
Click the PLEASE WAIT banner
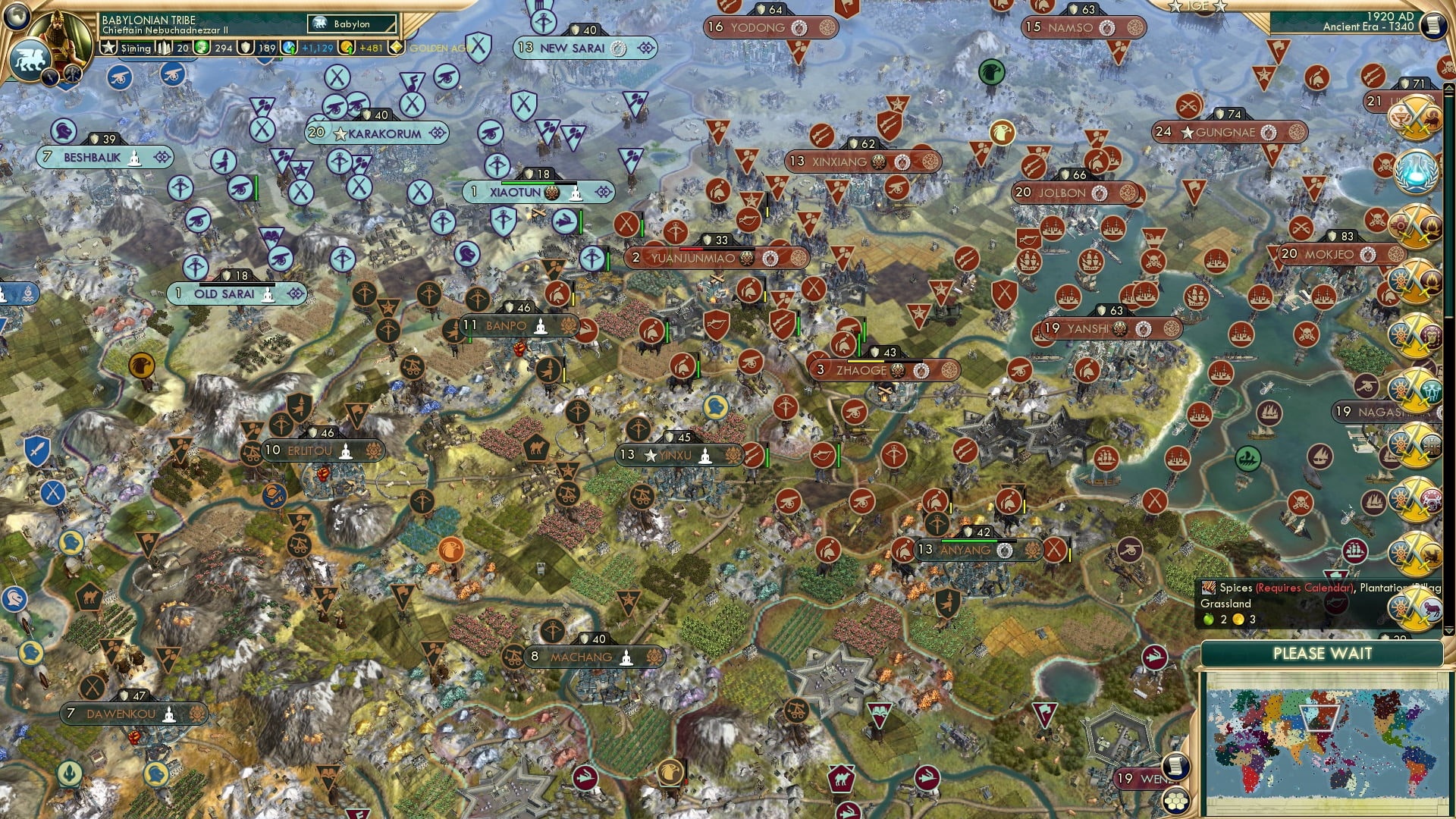(1324, 653)
